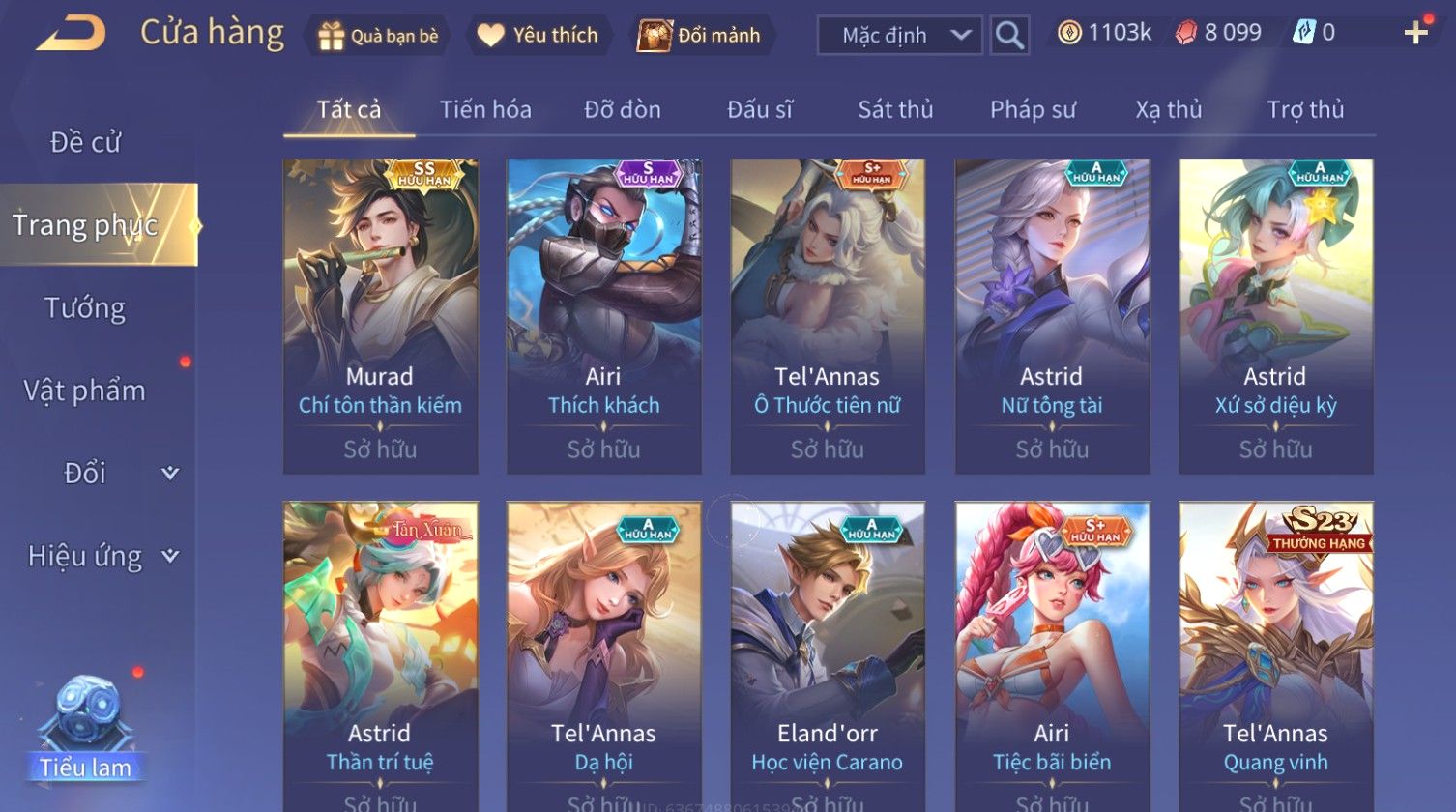Add currency with the plus button
The image size is (1456, 812).
(1415, 34)
